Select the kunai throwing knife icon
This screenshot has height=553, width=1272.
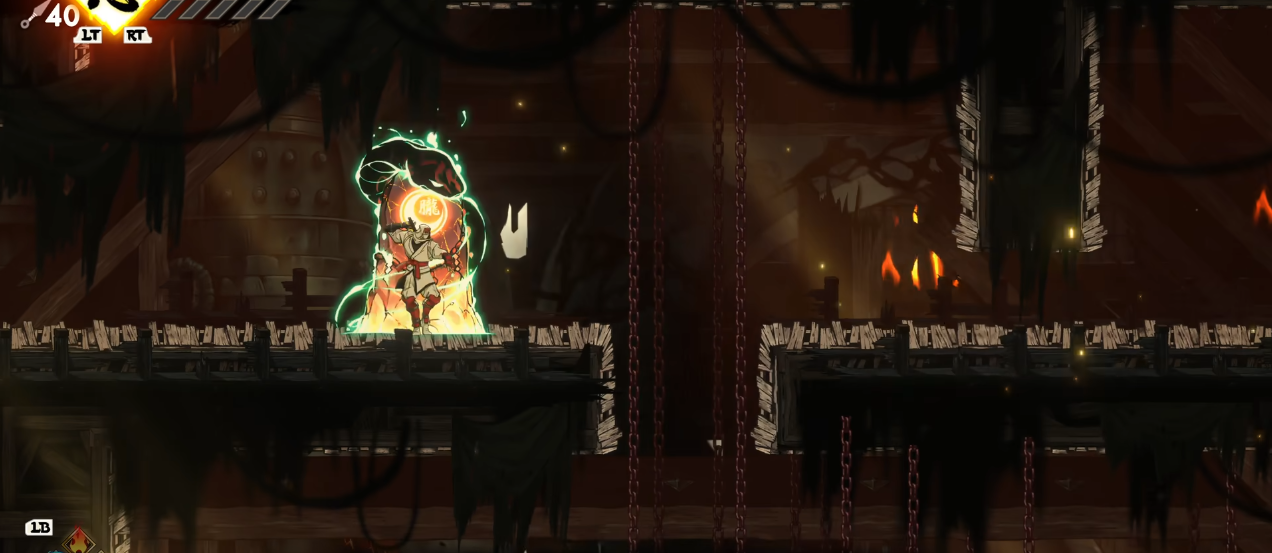(32, 14)
